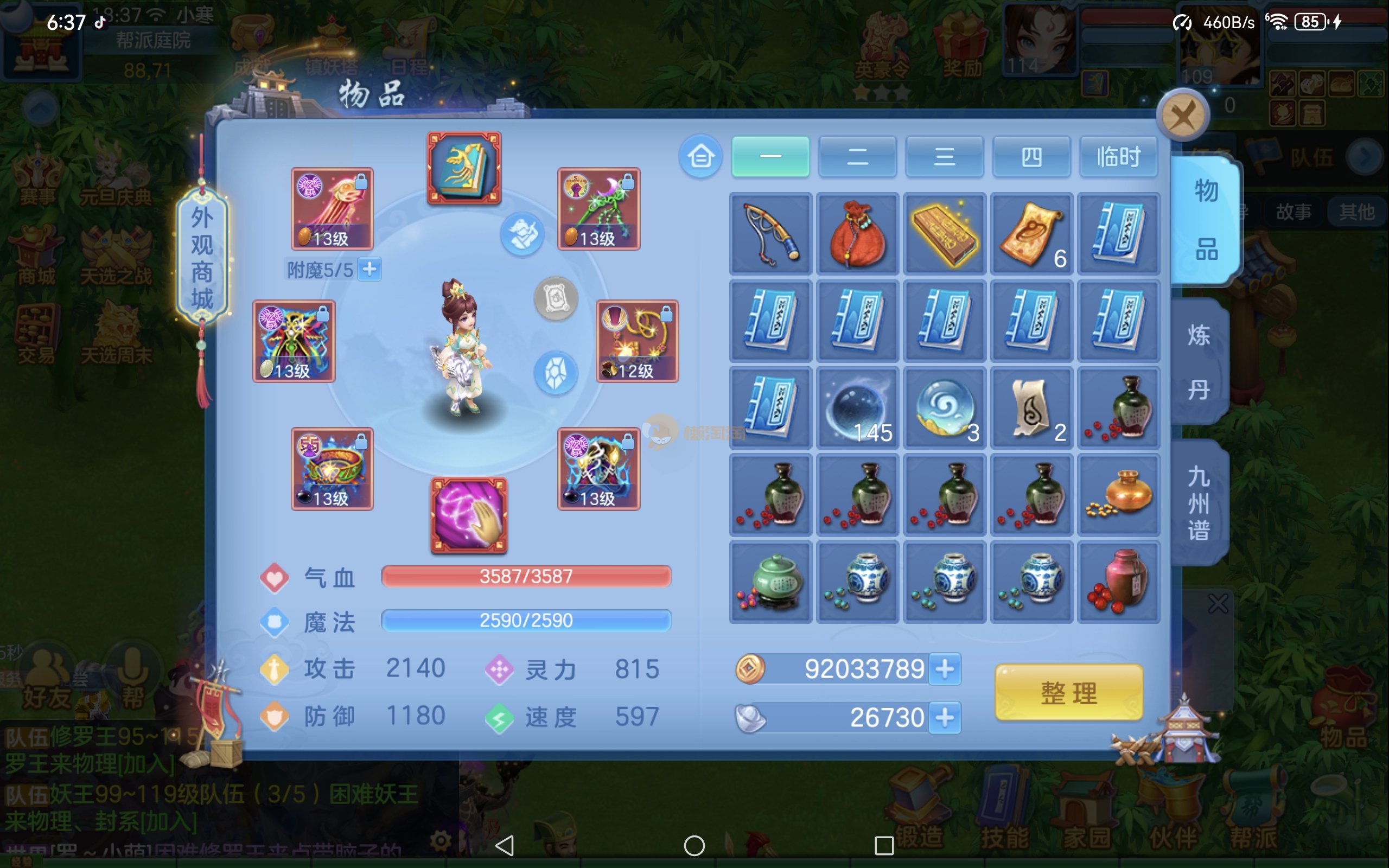Add gold coins with the plus button
The height and width of the screenshot is (868, 1389).
[945, 669]
